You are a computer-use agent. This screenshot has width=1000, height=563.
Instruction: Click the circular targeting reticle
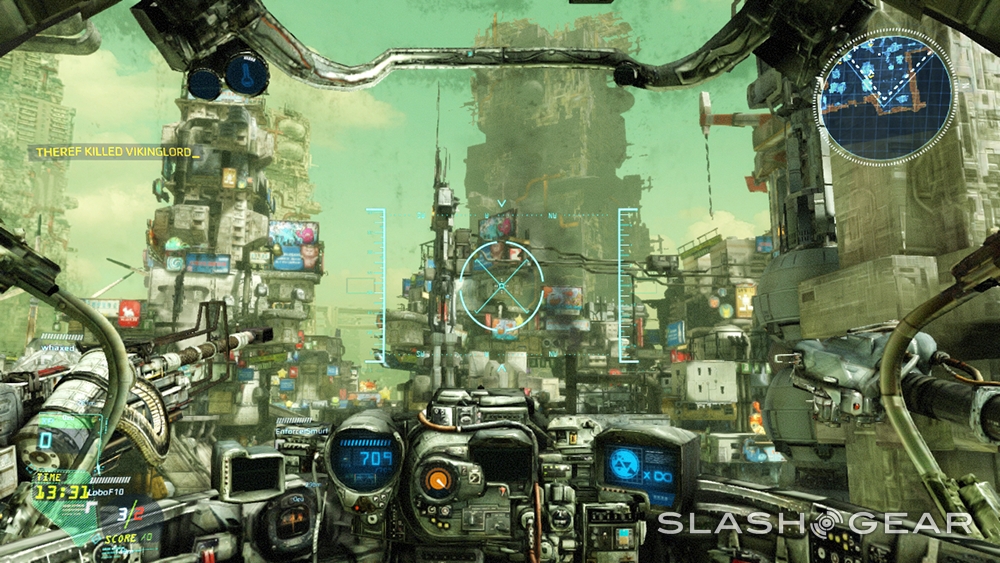point(501,283)
